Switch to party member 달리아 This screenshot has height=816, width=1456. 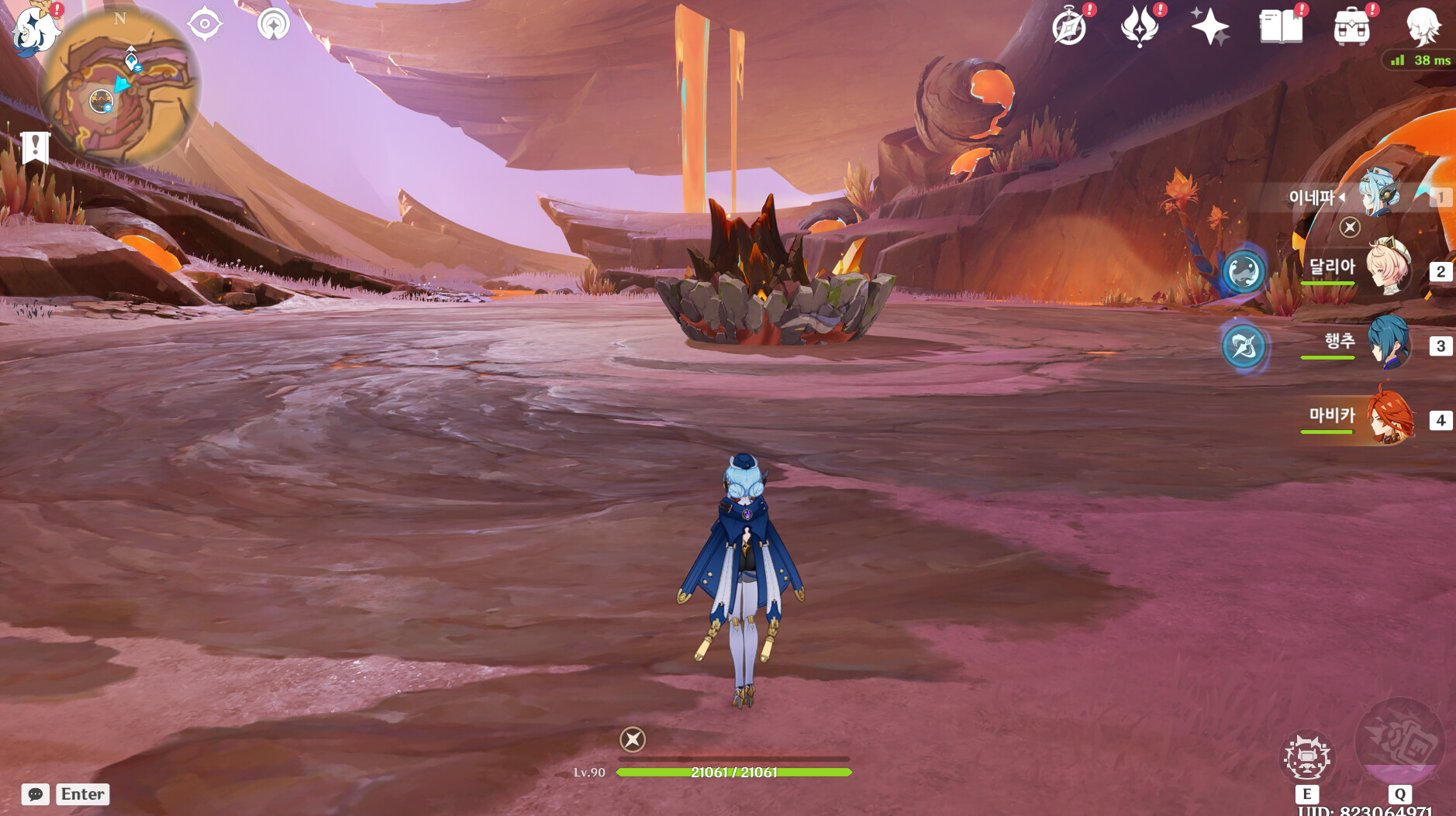[x=1388, y=268]
